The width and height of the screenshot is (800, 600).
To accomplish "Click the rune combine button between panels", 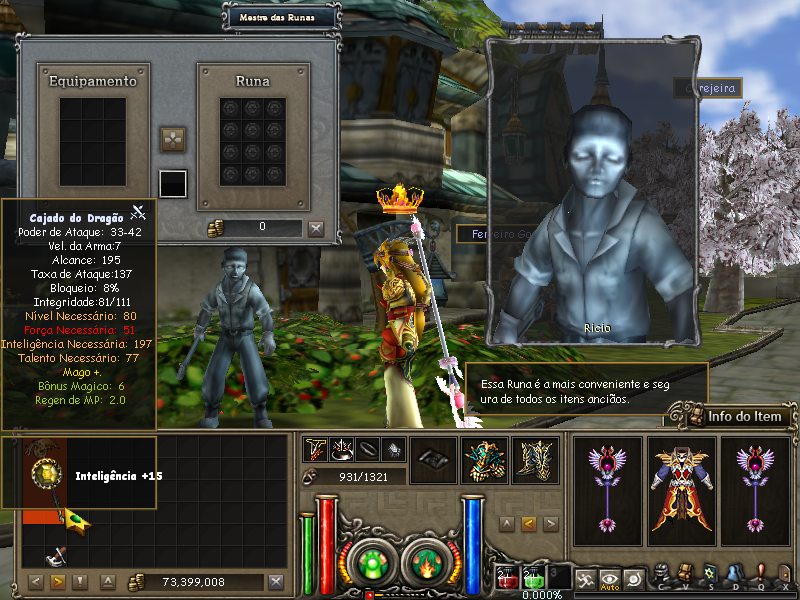I will (174, 139).
